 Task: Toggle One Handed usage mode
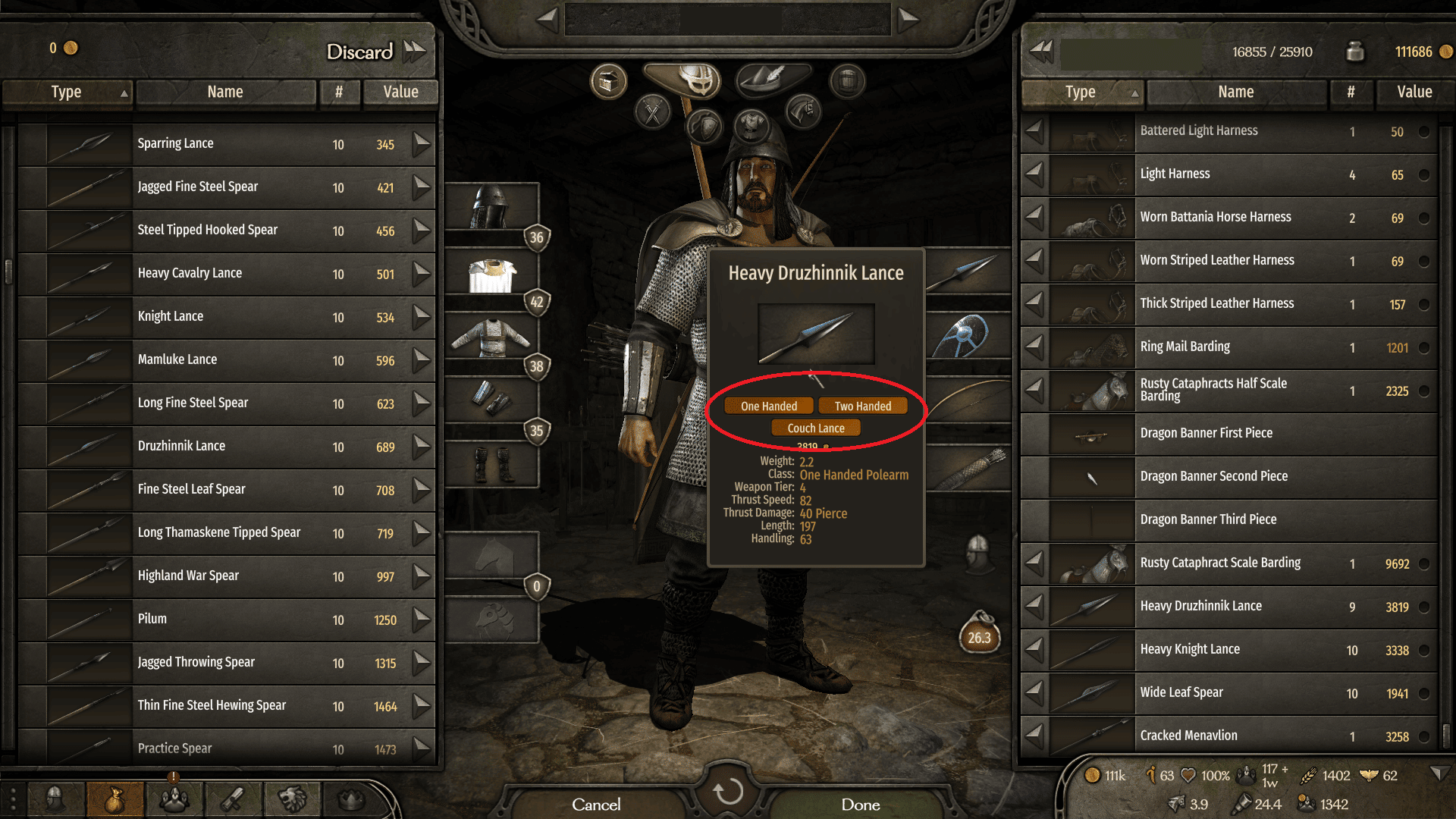point(768,406)
